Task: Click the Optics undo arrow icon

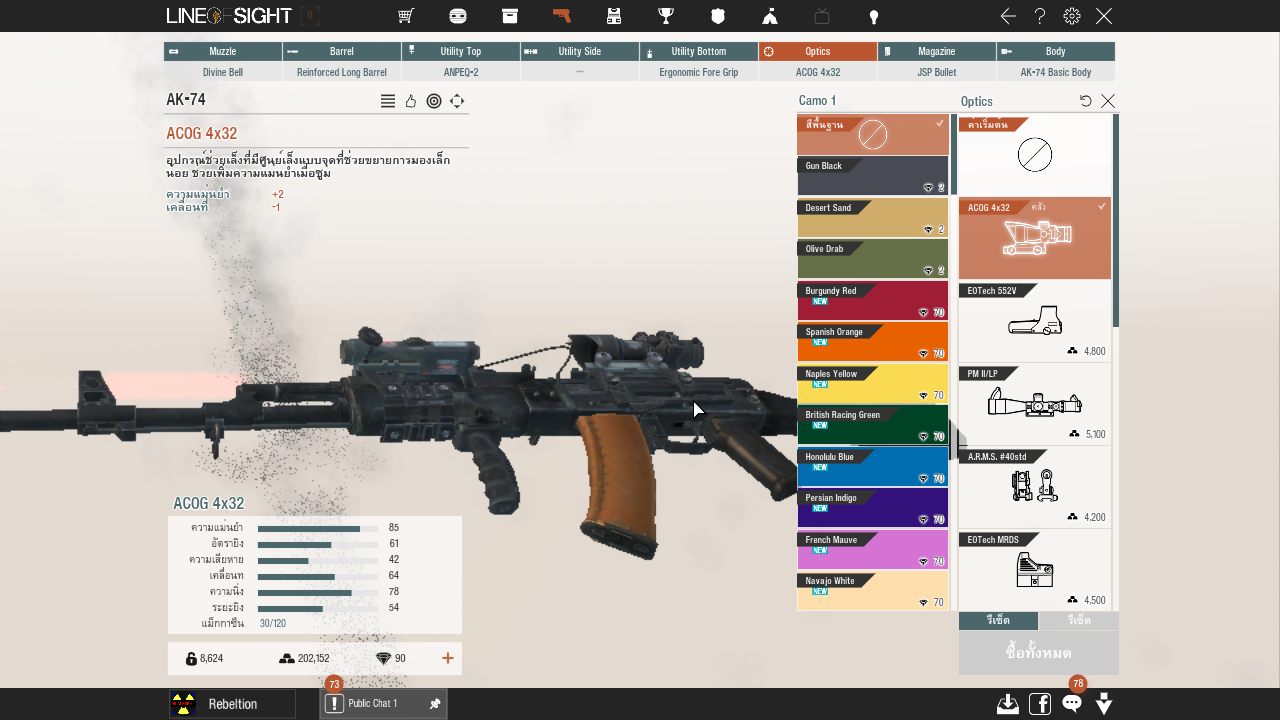Action: click(x=1086, y=101)
